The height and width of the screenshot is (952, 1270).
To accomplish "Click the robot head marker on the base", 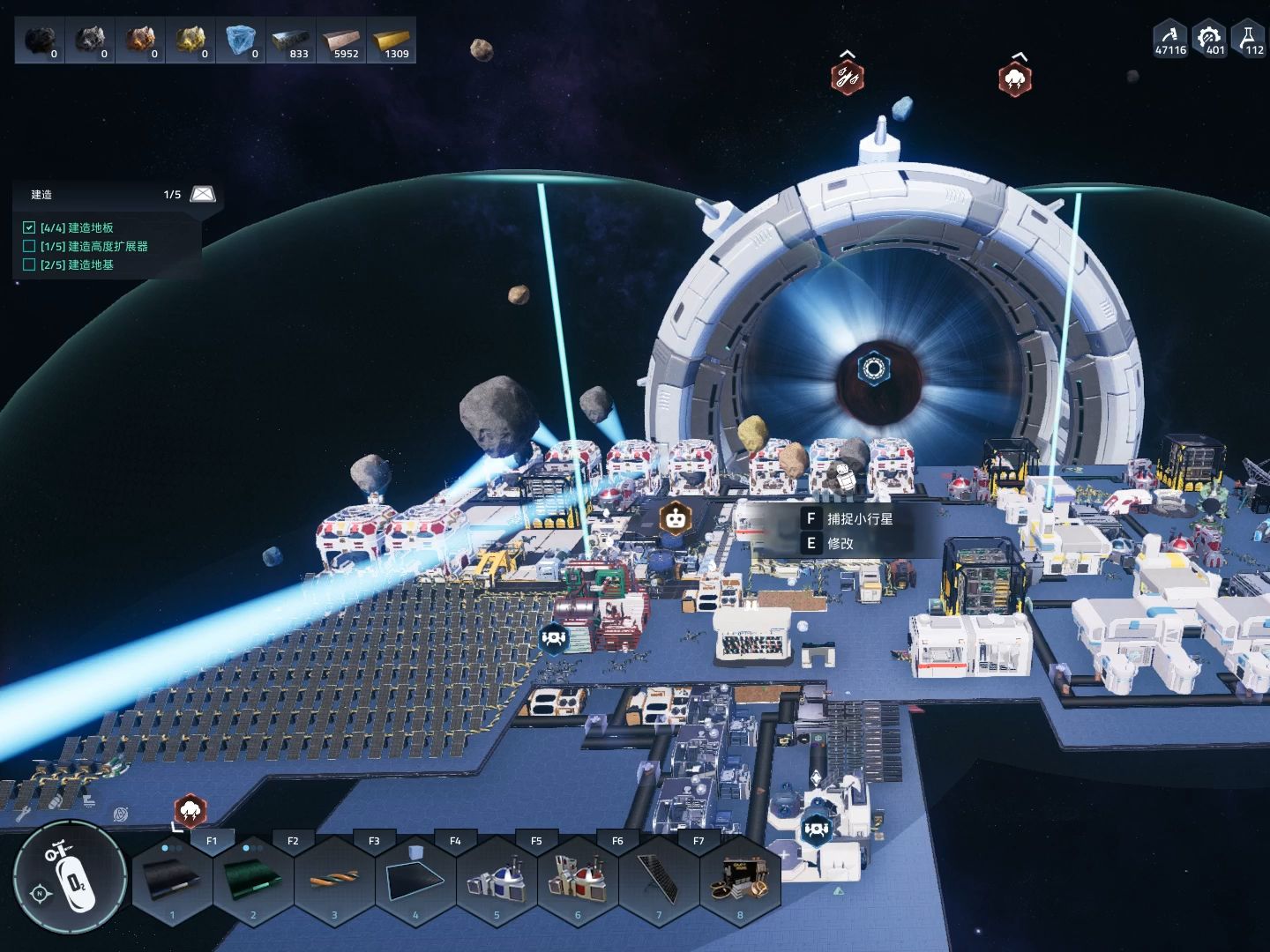I will (x=676, y=519).
